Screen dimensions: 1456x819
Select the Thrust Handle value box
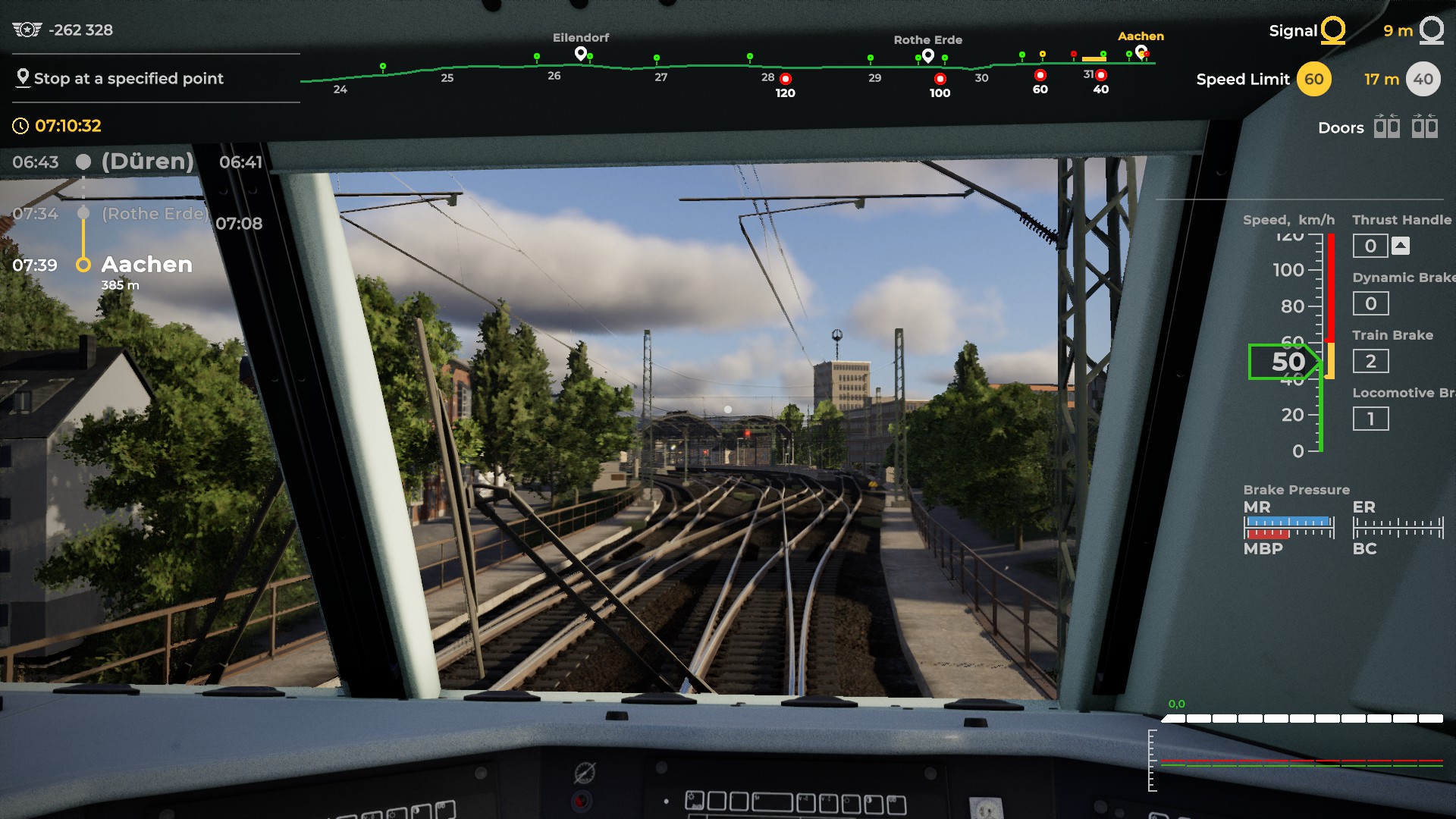point(1370,246)
